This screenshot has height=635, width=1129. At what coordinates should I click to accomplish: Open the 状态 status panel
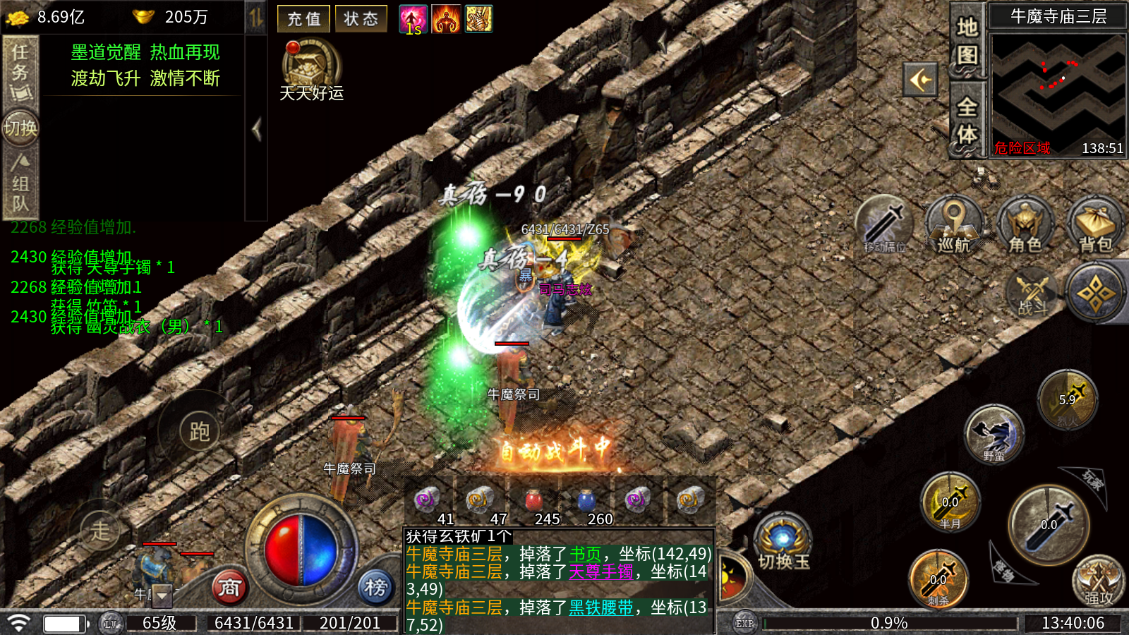click(361, 18)
